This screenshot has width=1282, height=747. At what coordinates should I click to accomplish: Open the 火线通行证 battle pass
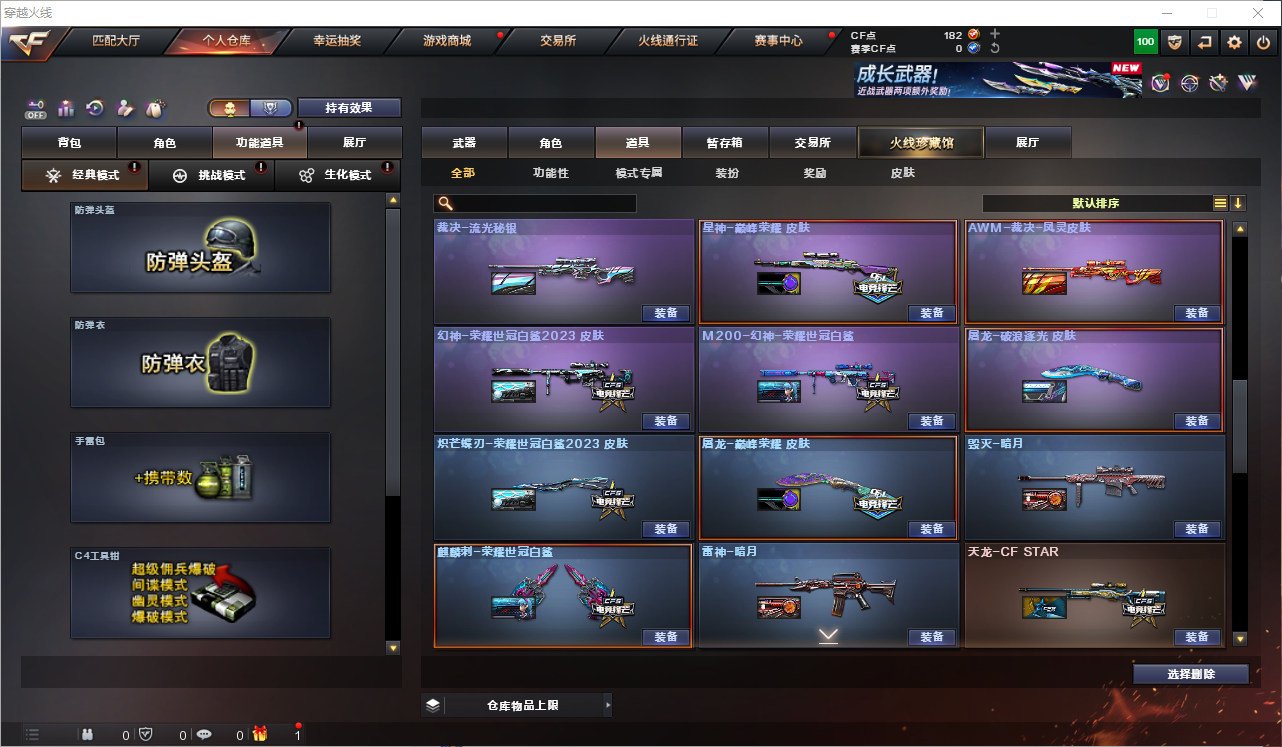tap(668, 41)
